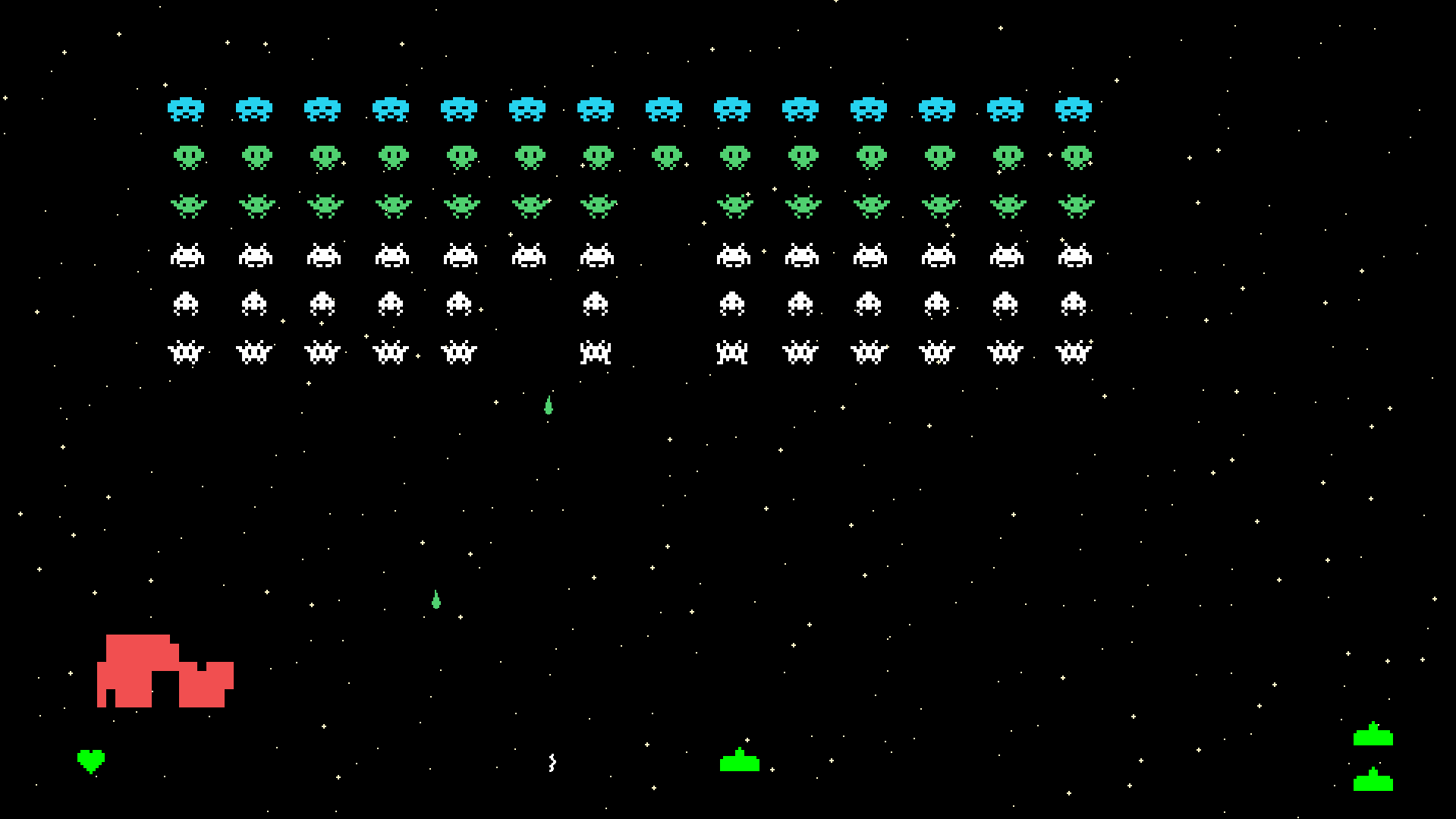1456x819 pixels.
Task: Click a white crab-shaped invader in the fourth row
Action: click(188, 256)
